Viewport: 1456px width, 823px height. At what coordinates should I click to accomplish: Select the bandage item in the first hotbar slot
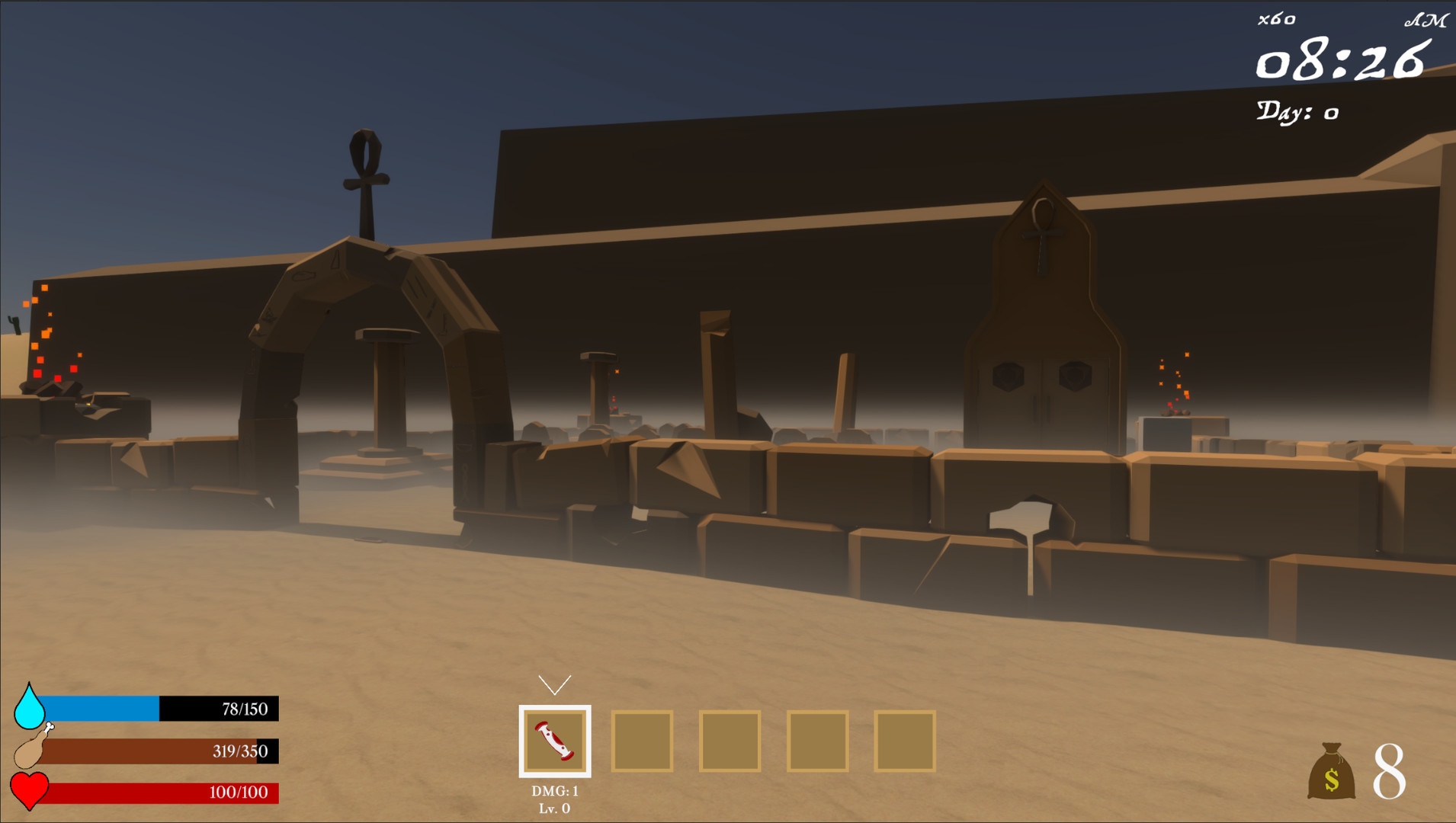[556, 741]
